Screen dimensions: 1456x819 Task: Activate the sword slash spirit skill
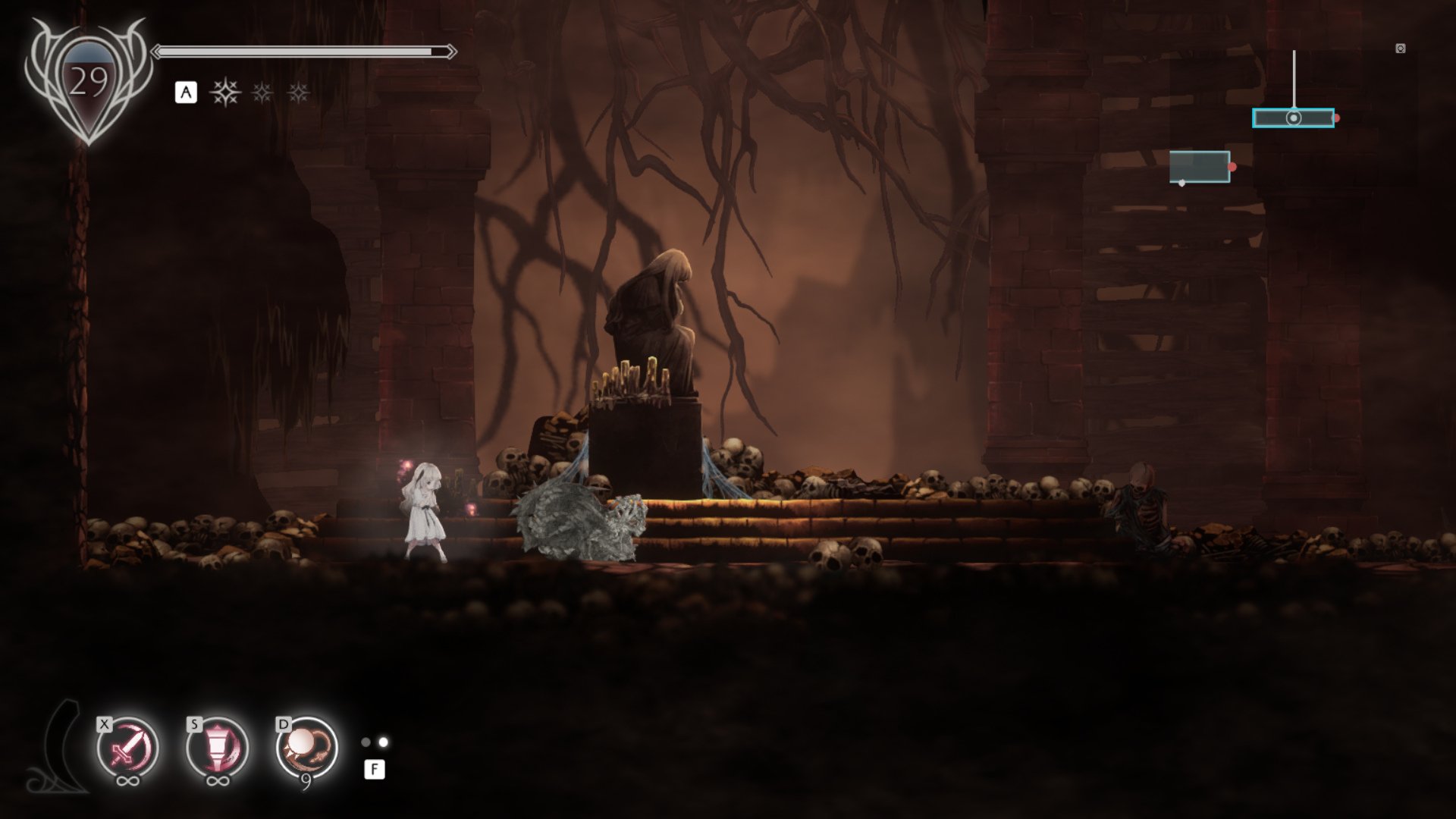pos(127,748)
